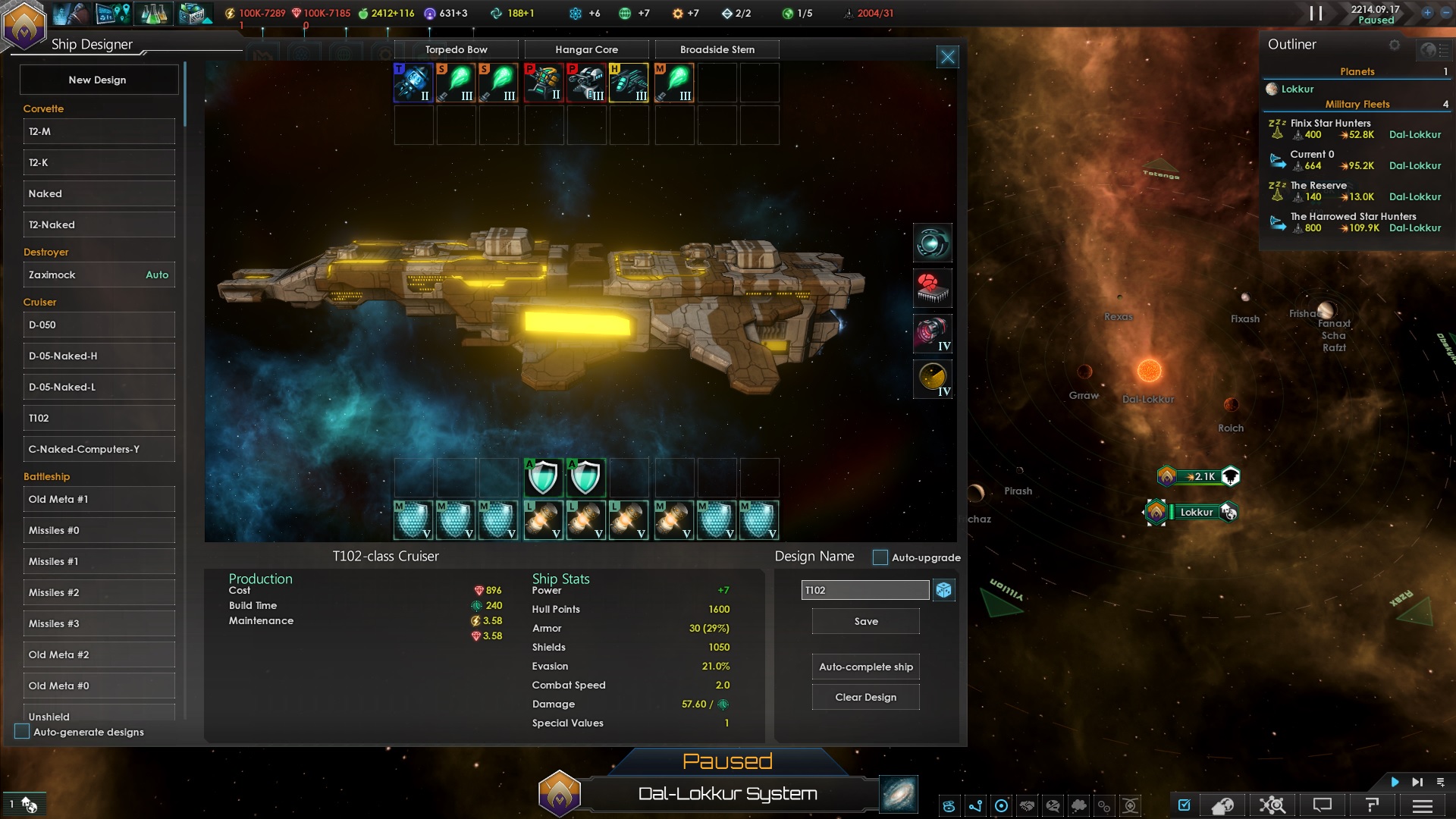Viewport: 1456px width, 819px height.
Task: Toggle Auto-generate designs checkbox
Action: (22, 732)
